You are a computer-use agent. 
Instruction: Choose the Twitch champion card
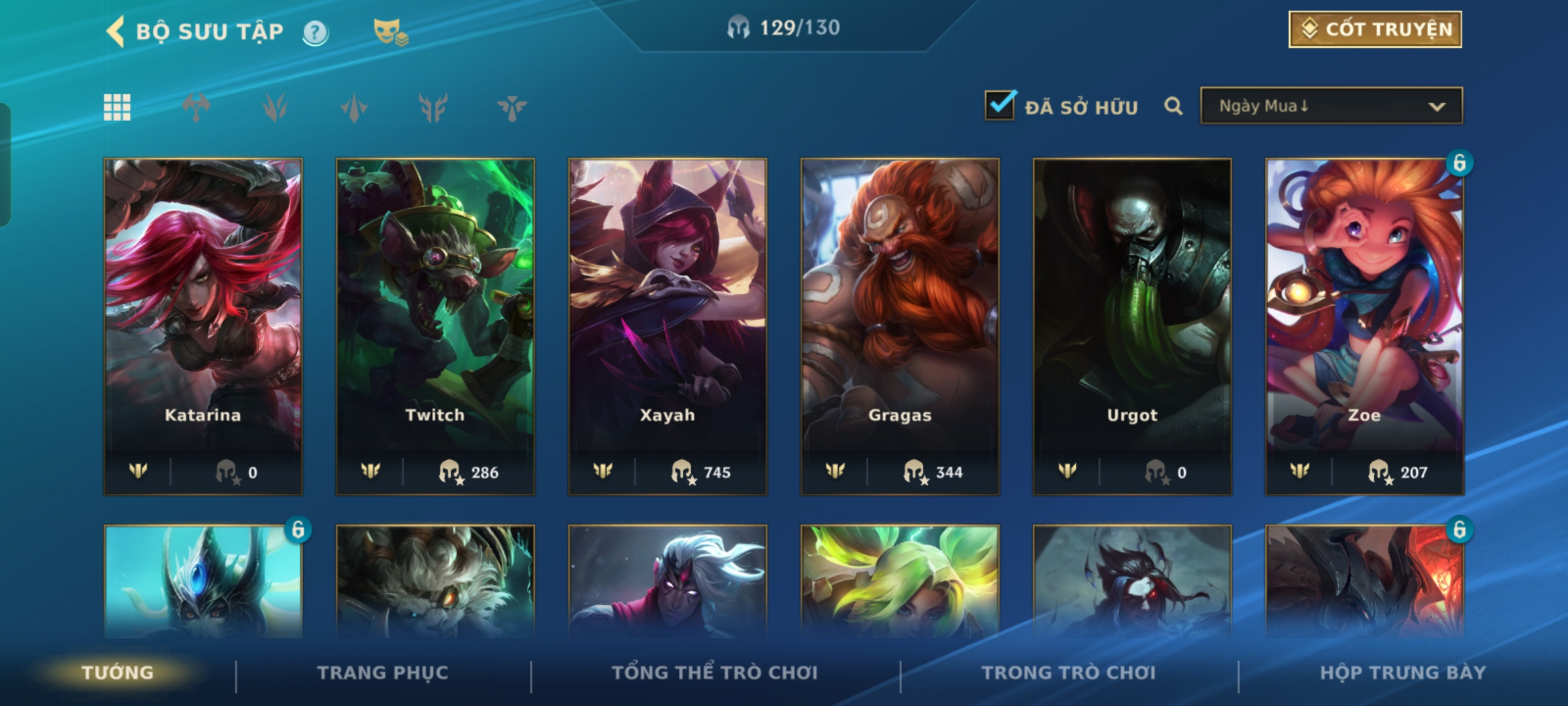pyautogui.click(x=435, y=326)
